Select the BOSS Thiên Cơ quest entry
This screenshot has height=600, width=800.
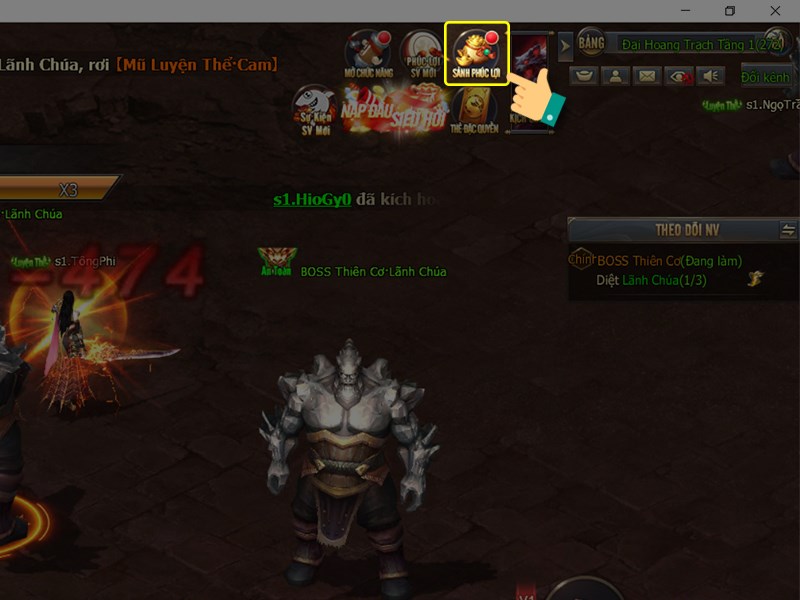(669, 261)
